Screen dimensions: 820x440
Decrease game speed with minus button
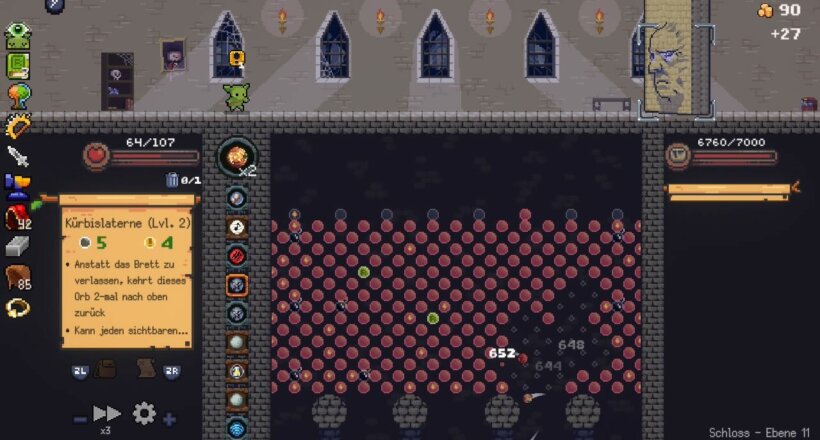pyautogui.click(x=80, y=419)
